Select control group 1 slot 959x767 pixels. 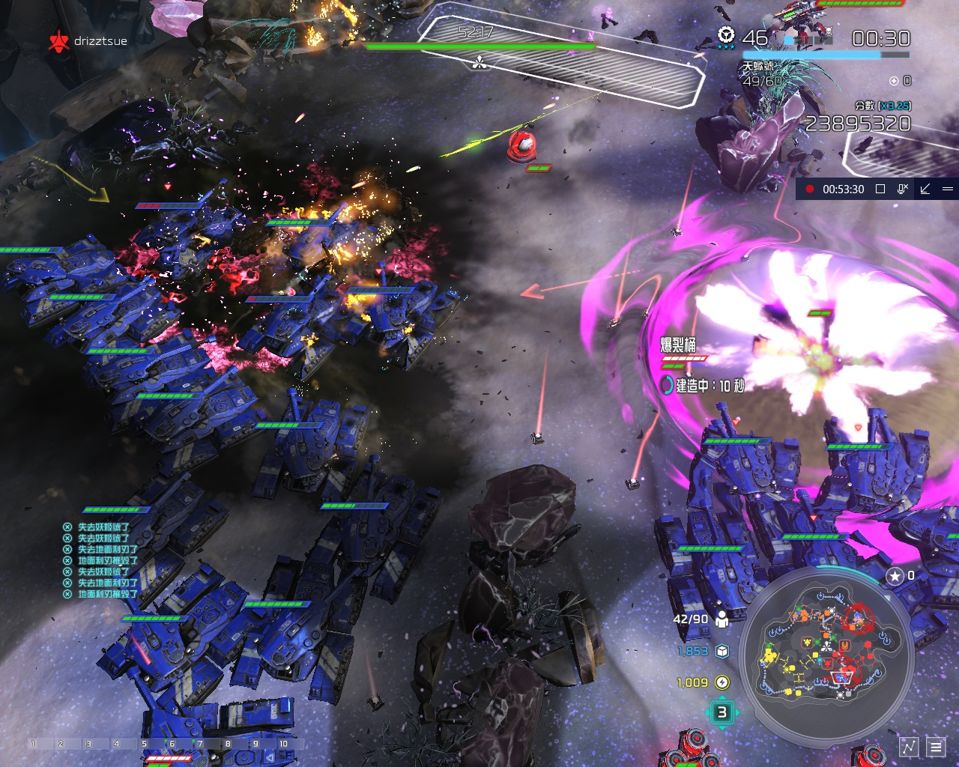[x=32, y=744]
